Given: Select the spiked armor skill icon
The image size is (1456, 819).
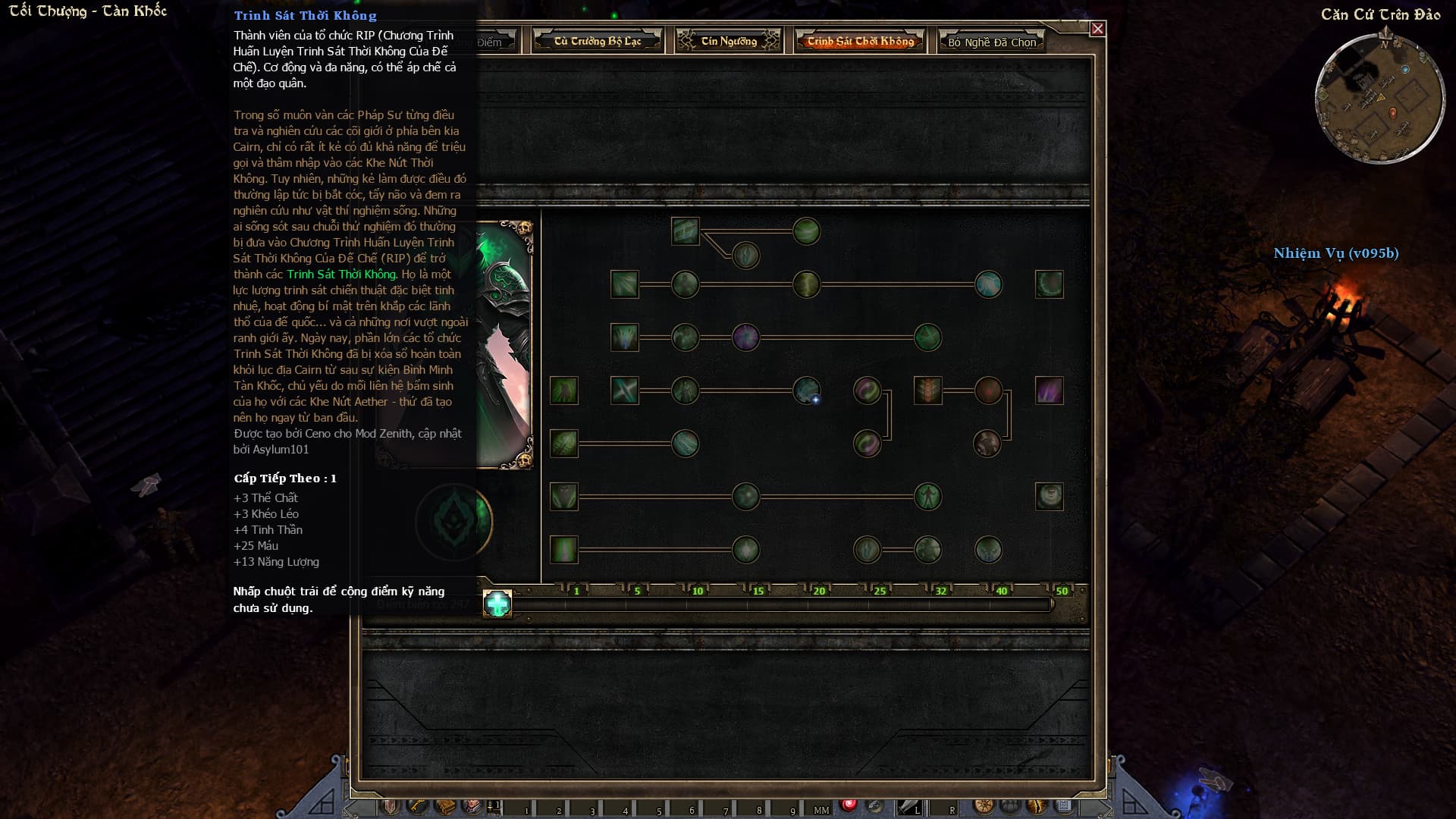Looking at the screenshot, I should point(927,391).
